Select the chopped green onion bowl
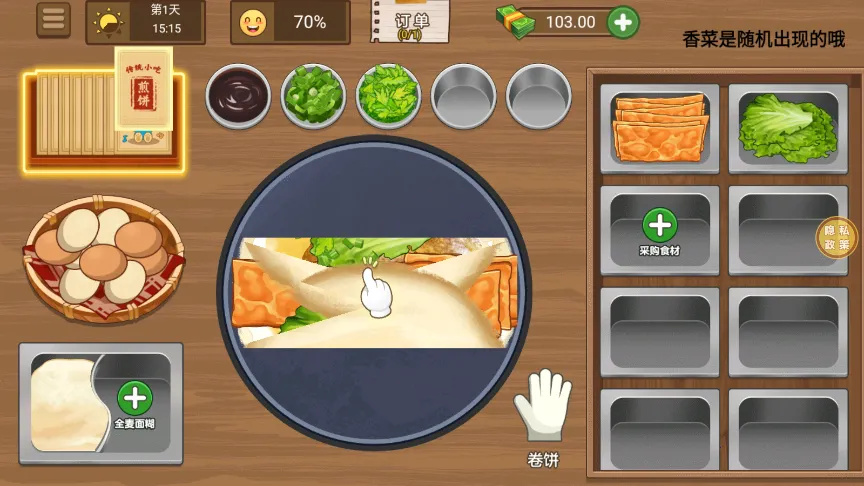864x486 pixels. coord(313,96)
